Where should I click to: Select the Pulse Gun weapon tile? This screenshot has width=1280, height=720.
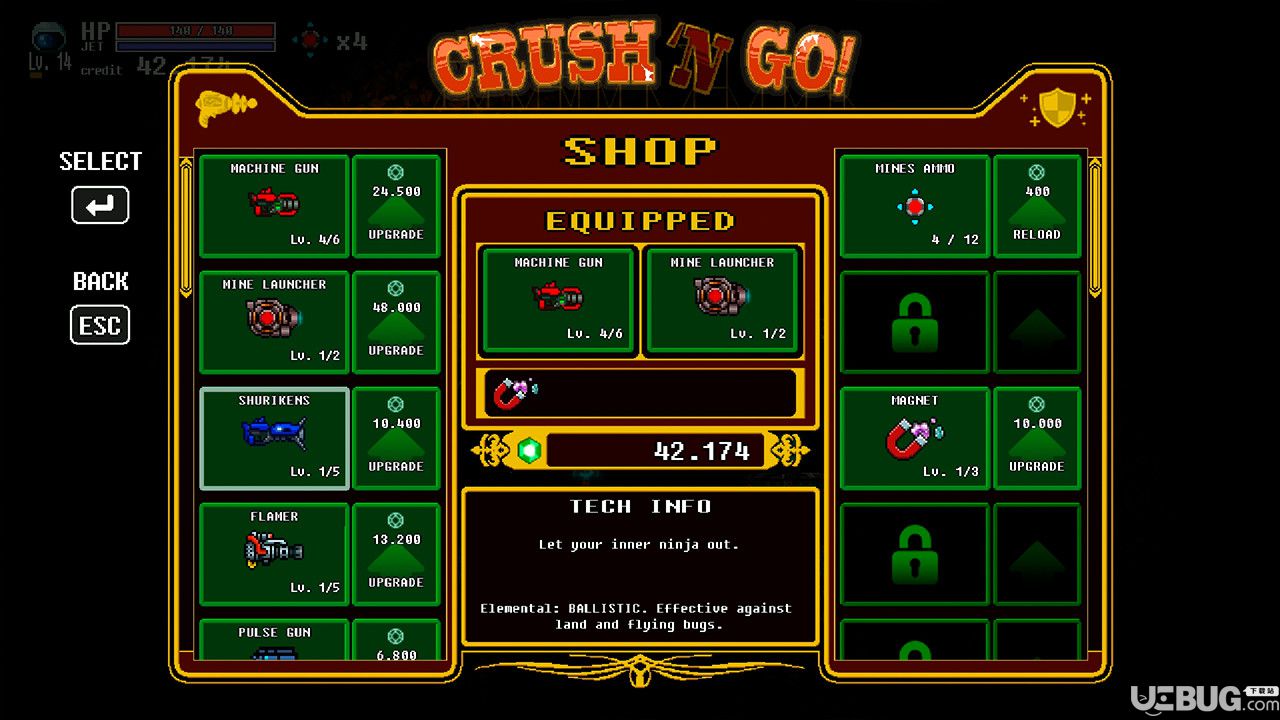(274, 641)
